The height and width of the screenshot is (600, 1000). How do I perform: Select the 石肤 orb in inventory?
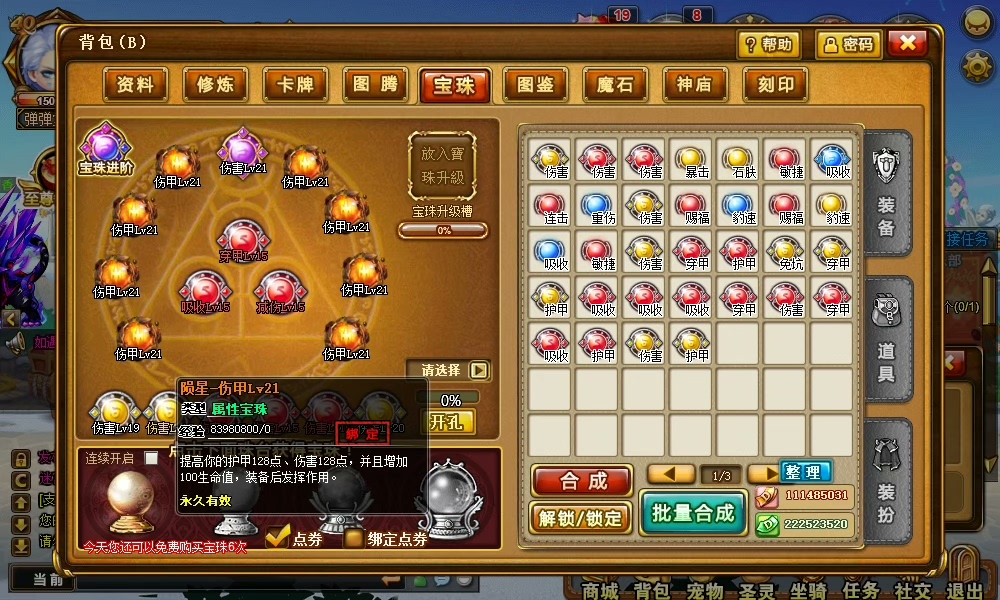point(738,161)
